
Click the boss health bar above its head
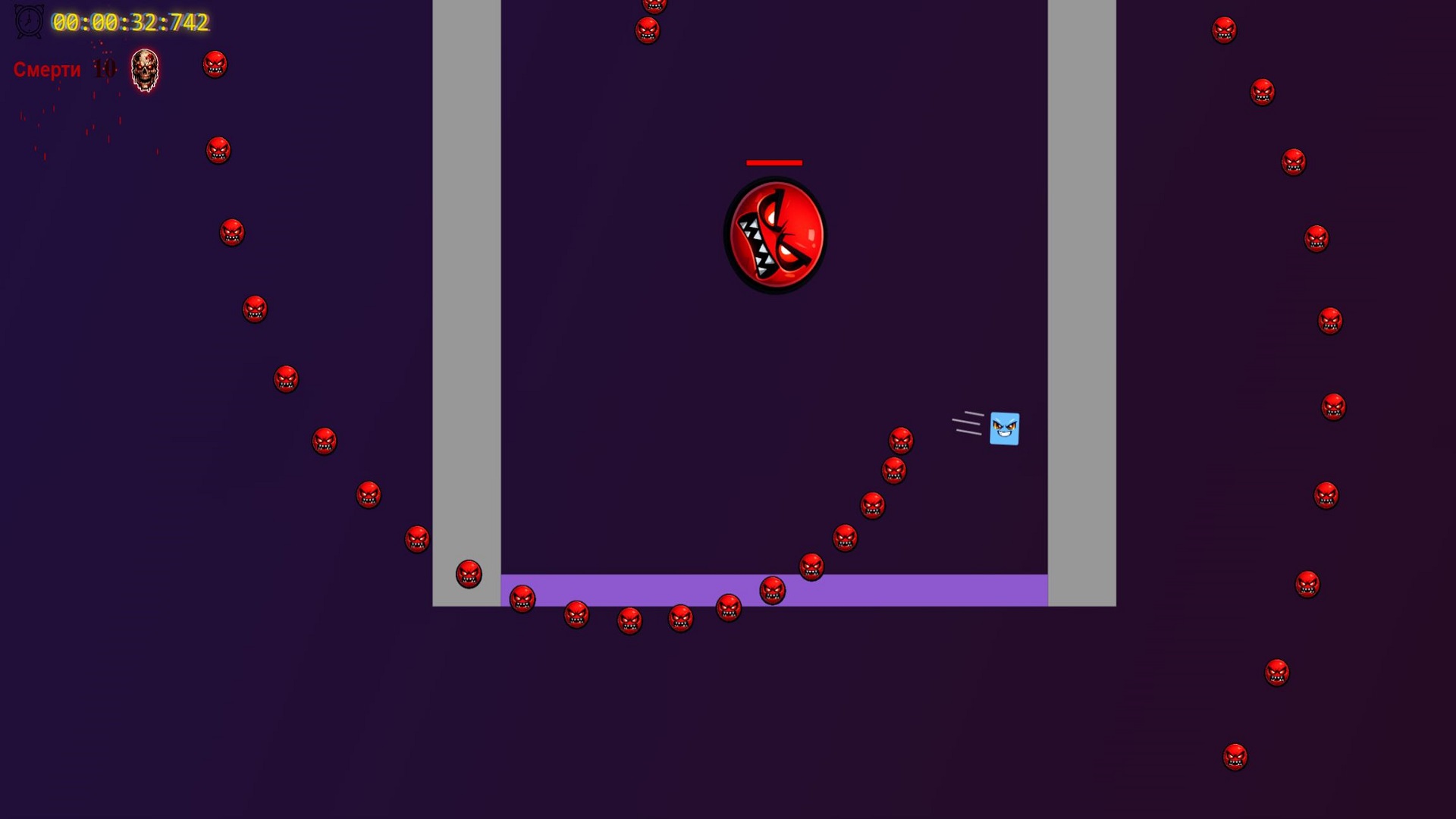click(774, 162)
